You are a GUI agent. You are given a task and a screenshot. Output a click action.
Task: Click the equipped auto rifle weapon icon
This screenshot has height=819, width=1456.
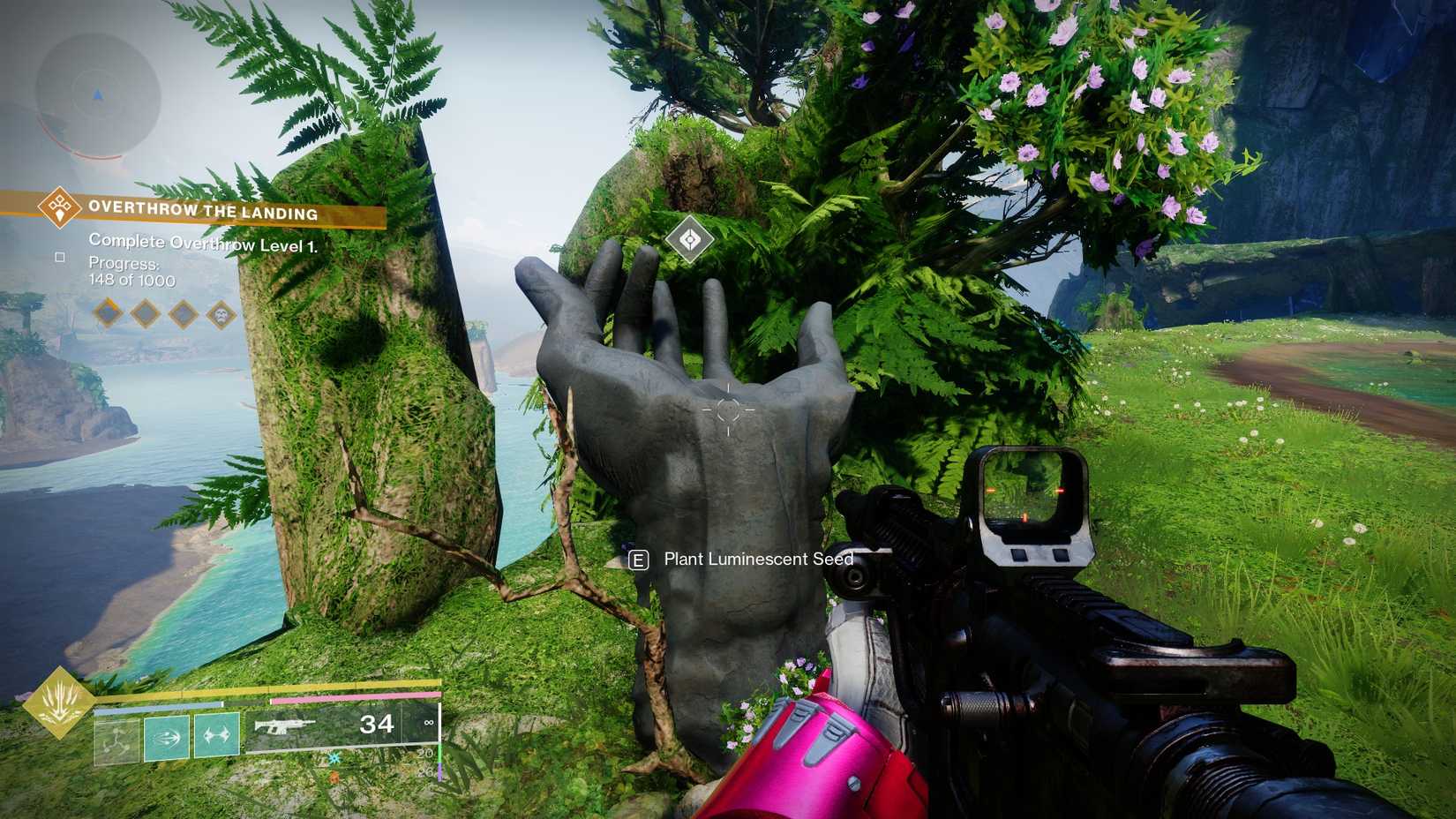coord(284,726)
